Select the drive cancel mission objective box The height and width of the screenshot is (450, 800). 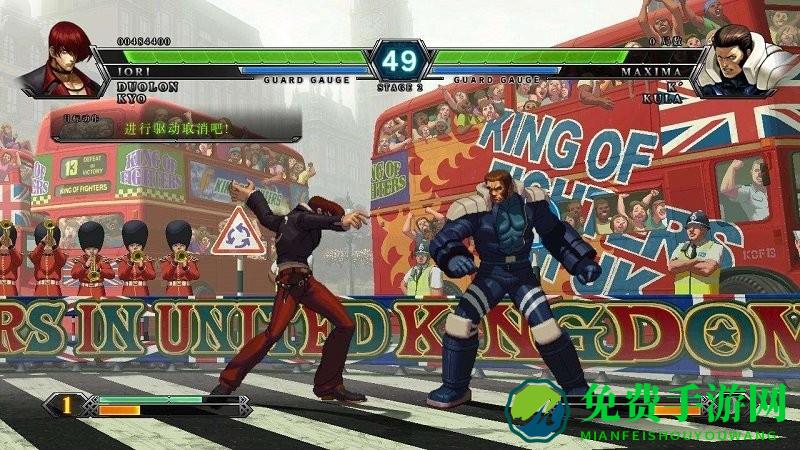pos(176,127)
